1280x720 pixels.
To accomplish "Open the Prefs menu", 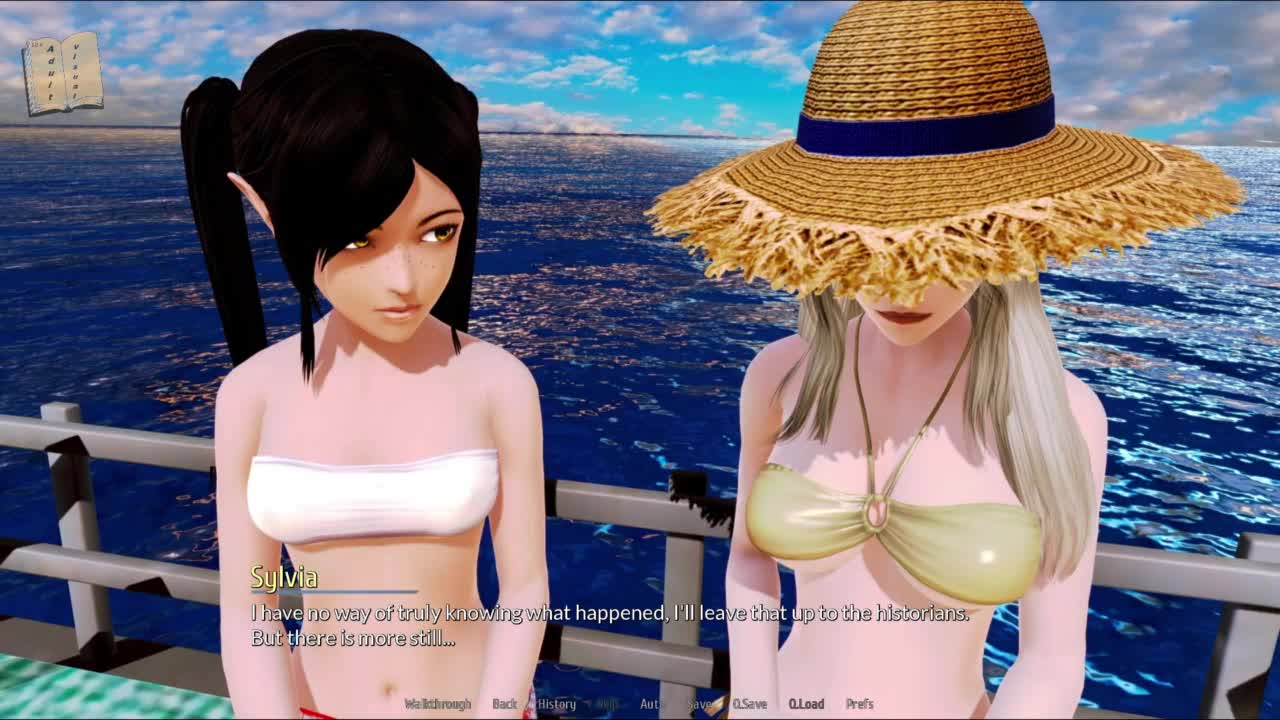I will [860, 704].
